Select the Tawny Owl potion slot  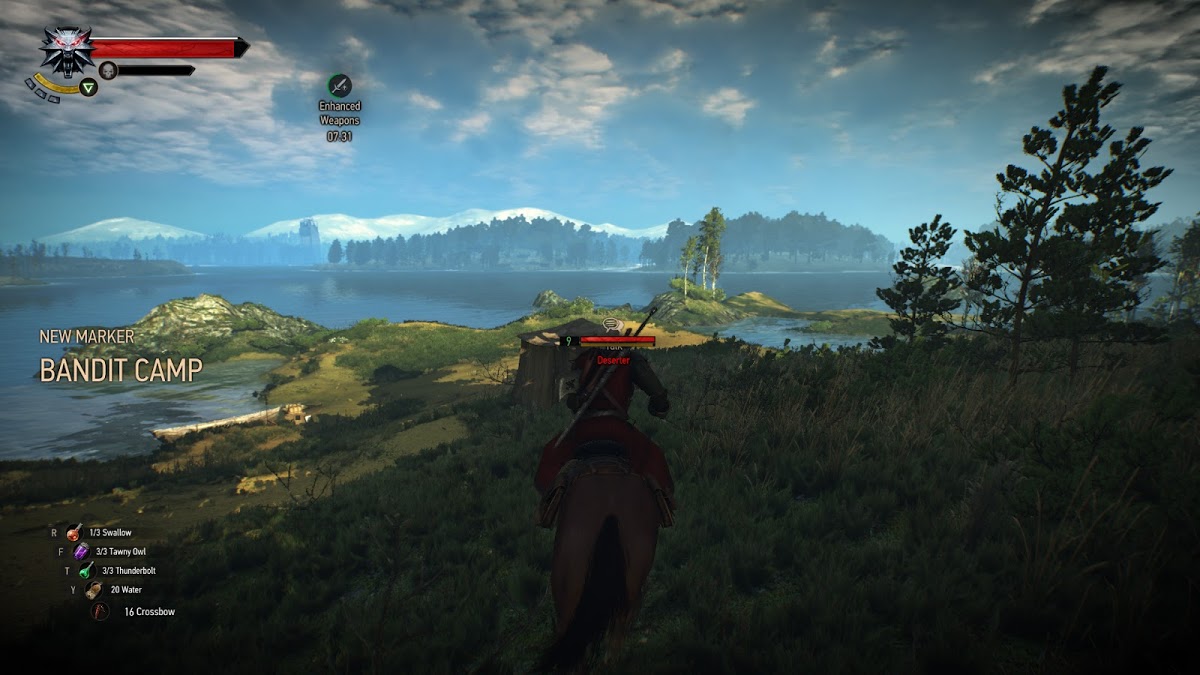81,552
